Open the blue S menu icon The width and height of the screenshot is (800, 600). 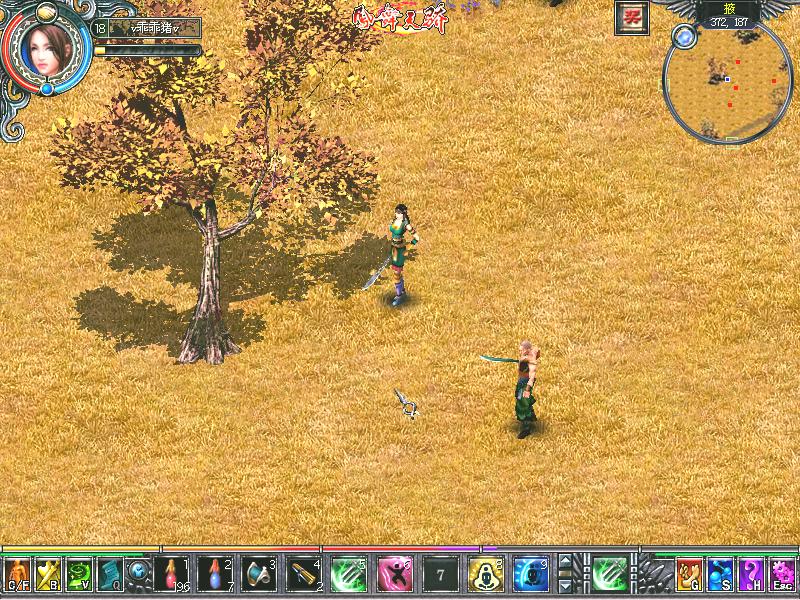720,574
